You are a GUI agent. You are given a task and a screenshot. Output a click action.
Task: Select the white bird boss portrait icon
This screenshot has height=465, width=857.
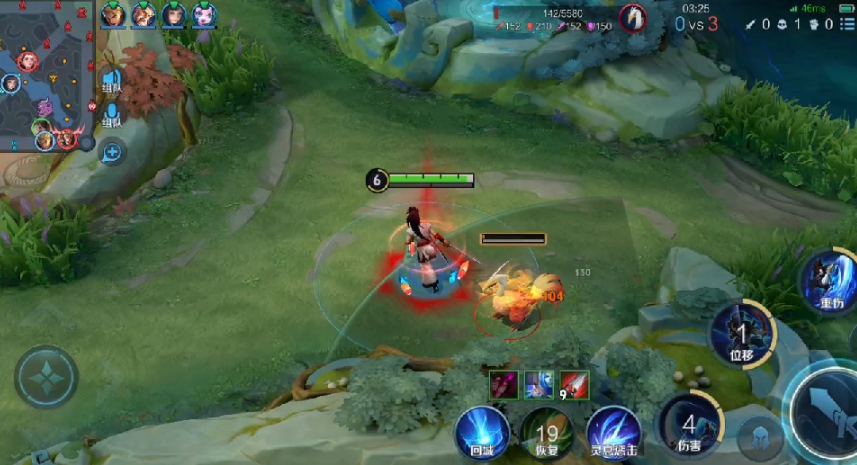pyautogui.click(x=632, y=17)
